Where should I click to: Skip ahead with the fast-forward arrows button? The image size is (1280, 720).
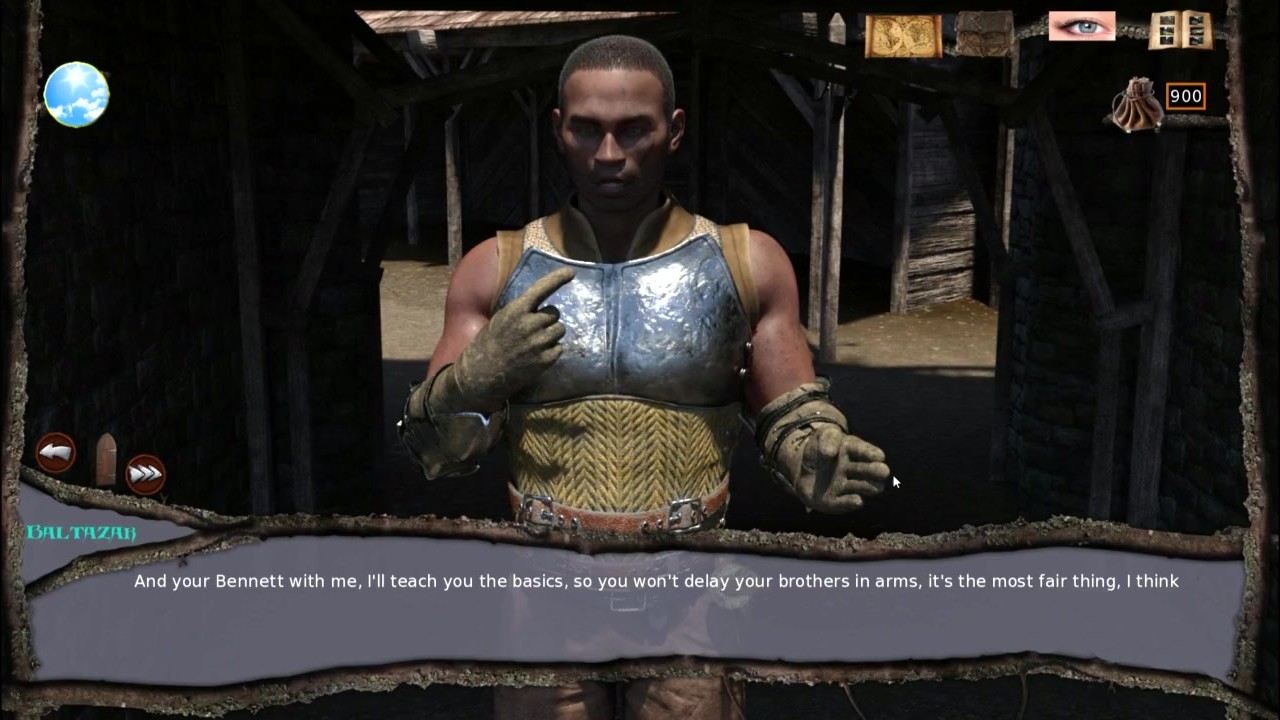pyautogui.click(x=145, y=474)
